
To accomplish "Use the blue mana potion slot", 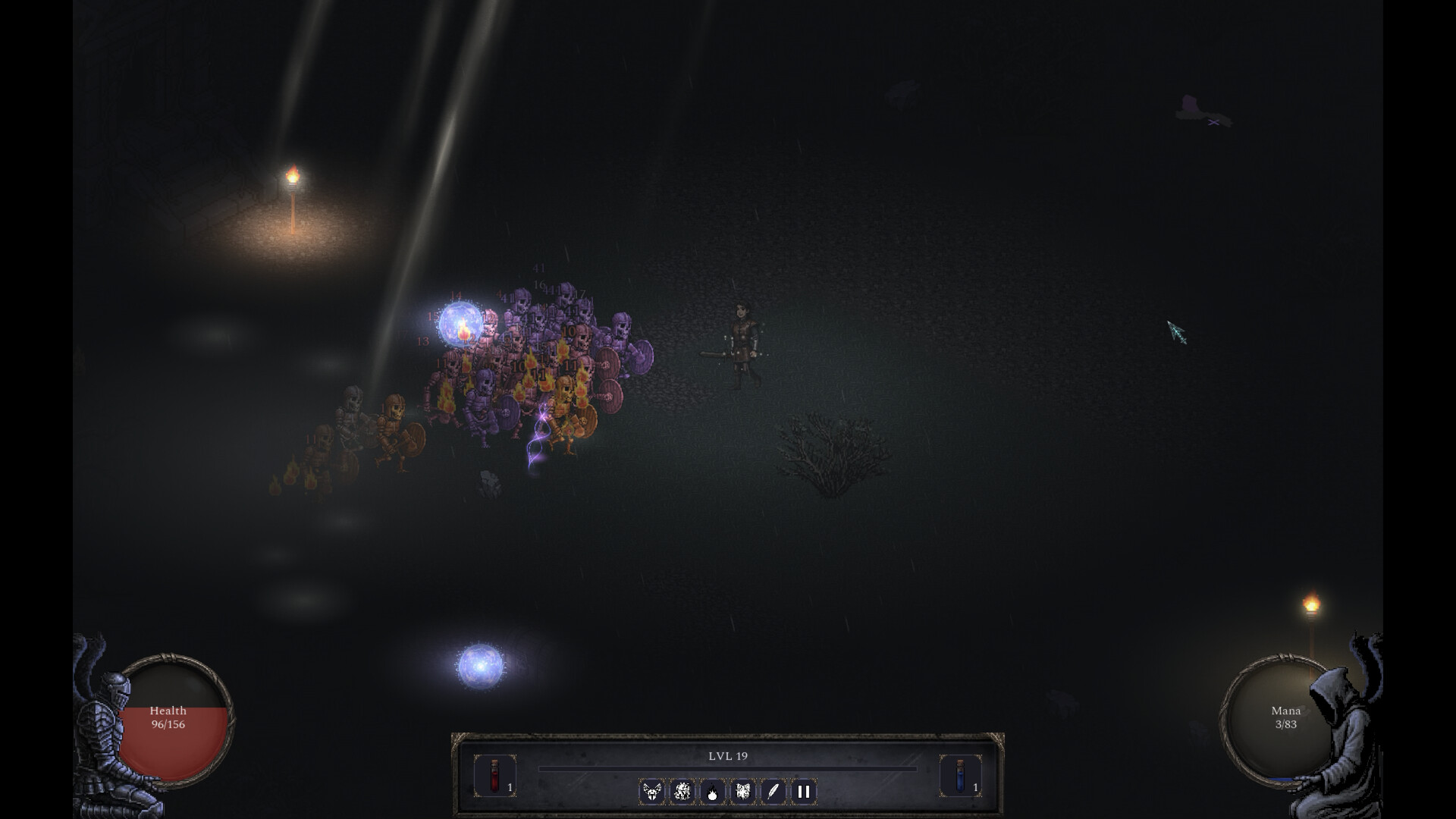I will (x=960, y=776).
